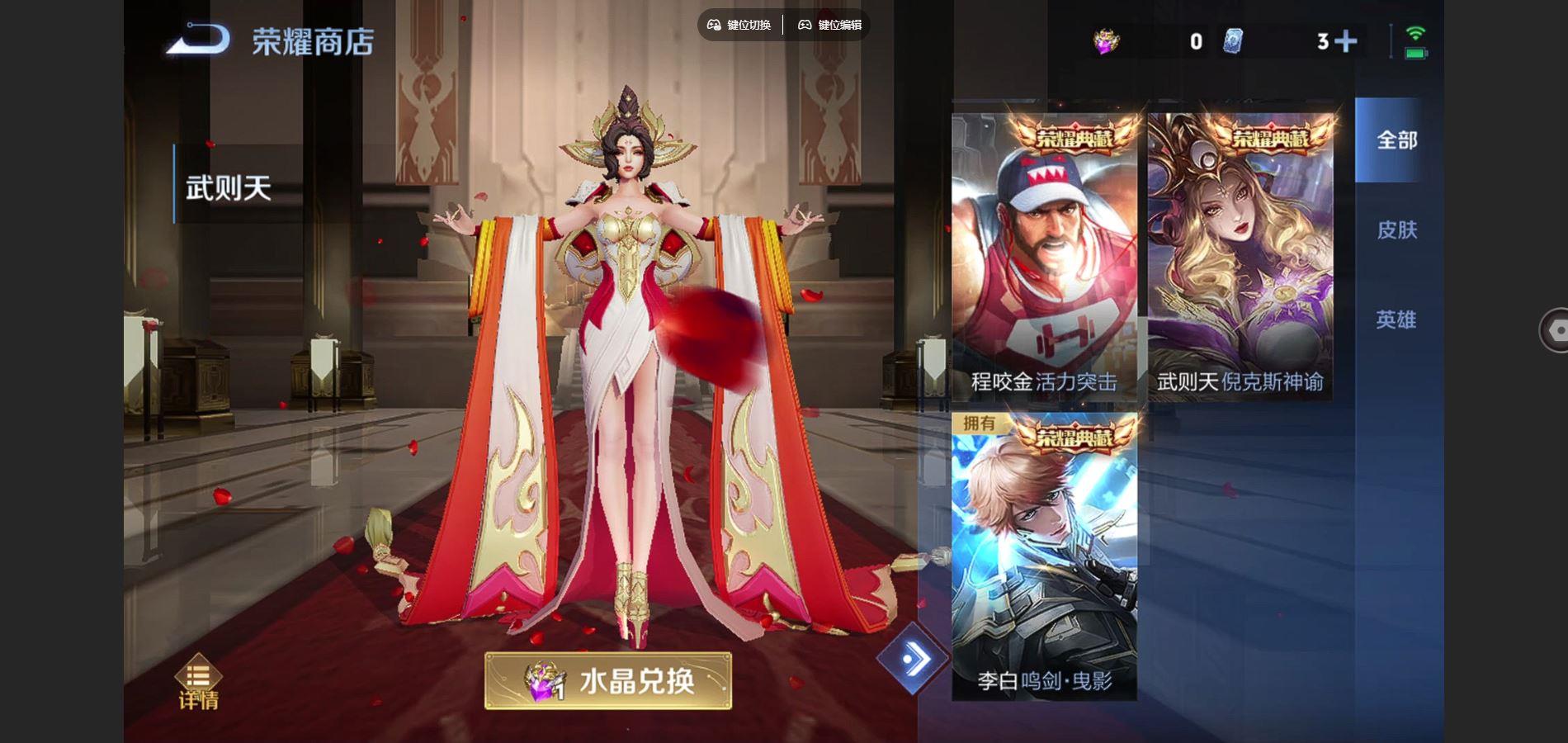1568x743 pixels.
Task: Switch to the 全部 tab
Action: click(1396, 140)
